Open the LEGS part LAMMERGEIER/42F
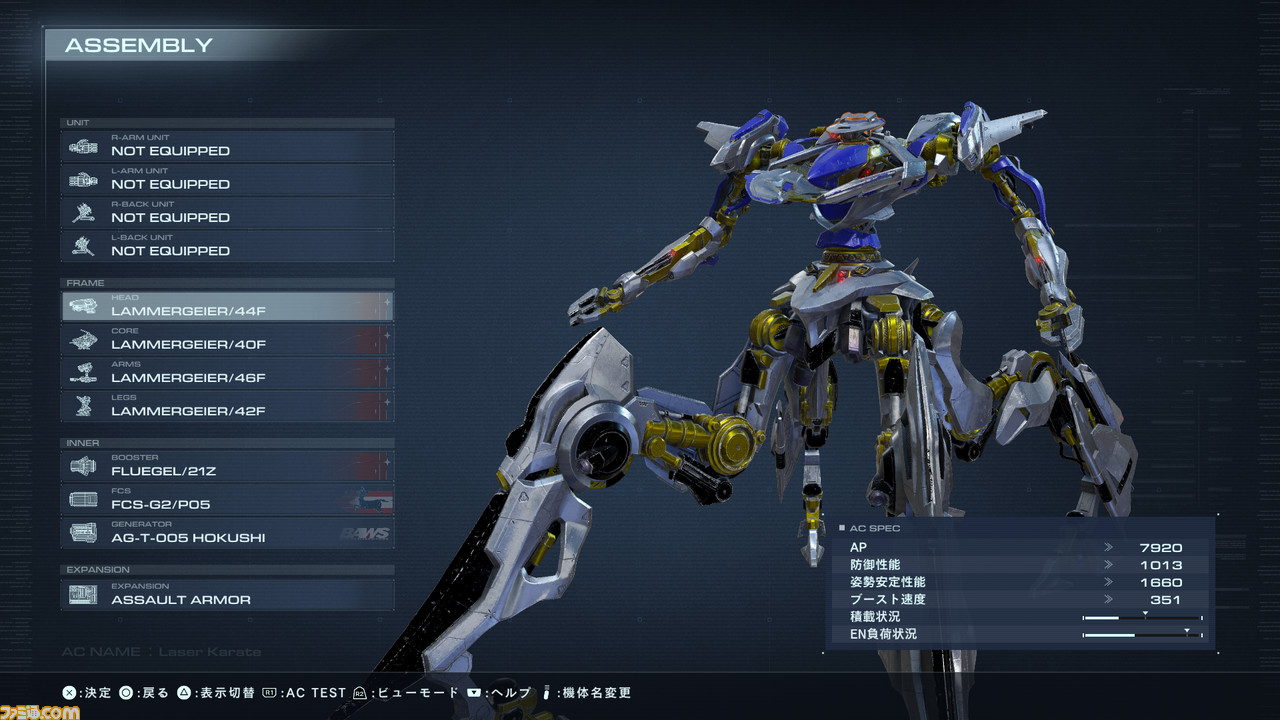This screenshot has height=720, width=1280. pyautogui.click(x=228, y=406)
